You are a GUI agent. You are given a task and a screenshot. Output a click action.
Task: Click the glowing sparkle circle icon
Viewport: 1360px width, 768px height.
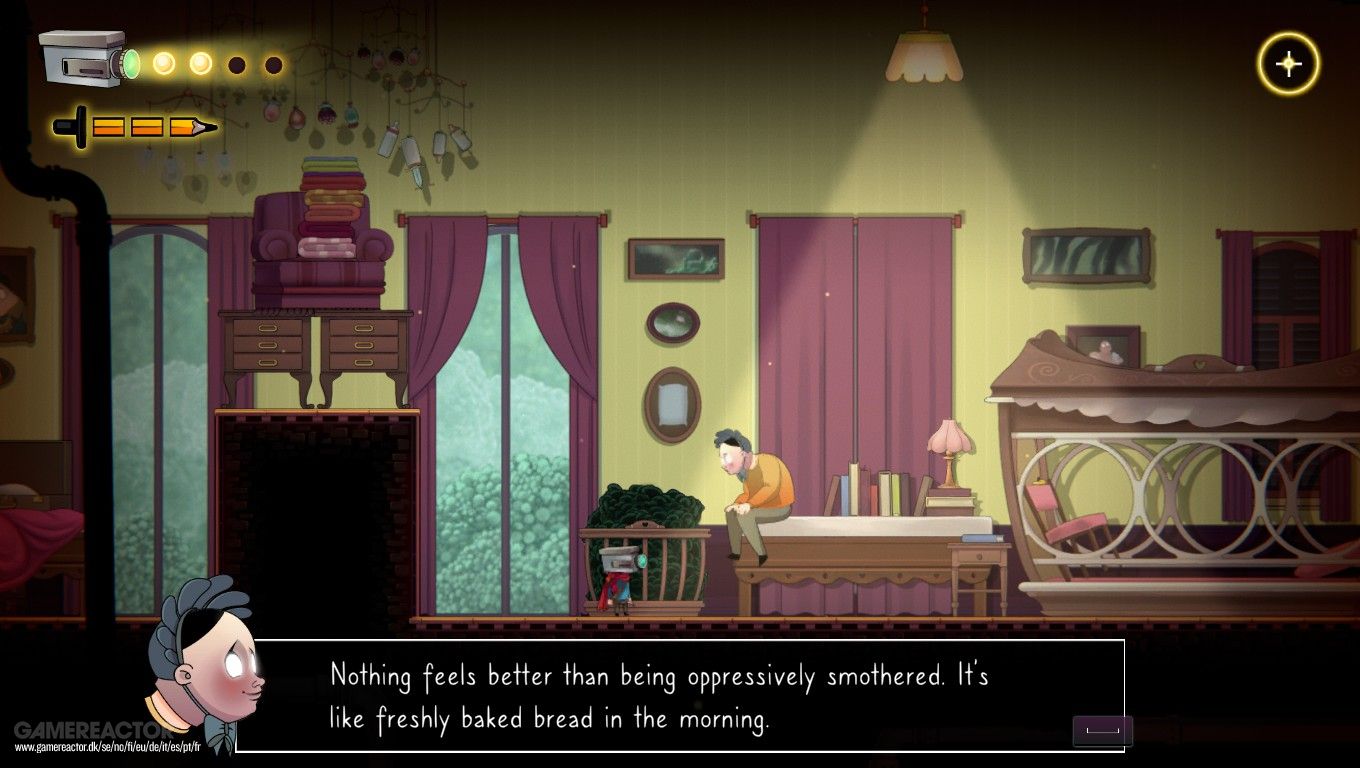[x=1288, y=64]
